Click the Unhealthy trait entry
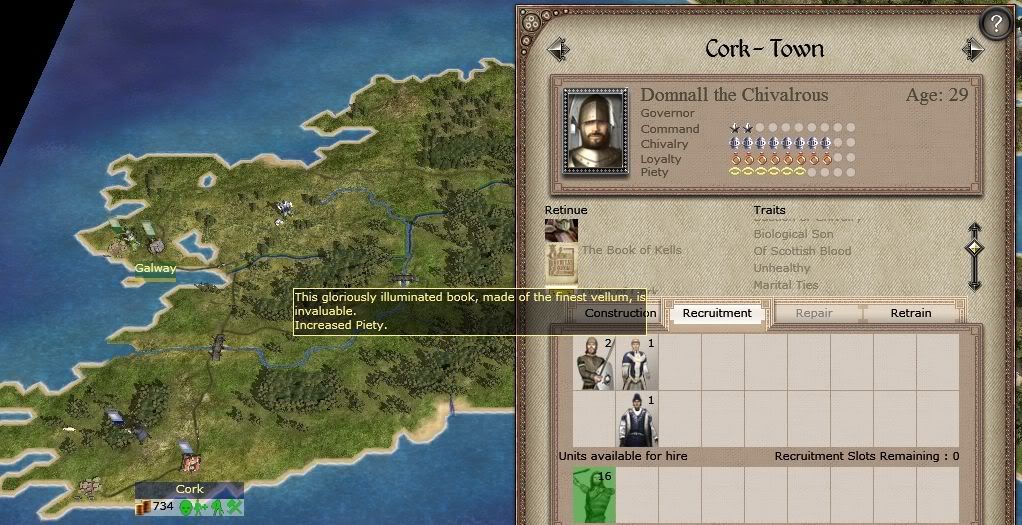1022x525 pixels. click(x=782, y=269)
